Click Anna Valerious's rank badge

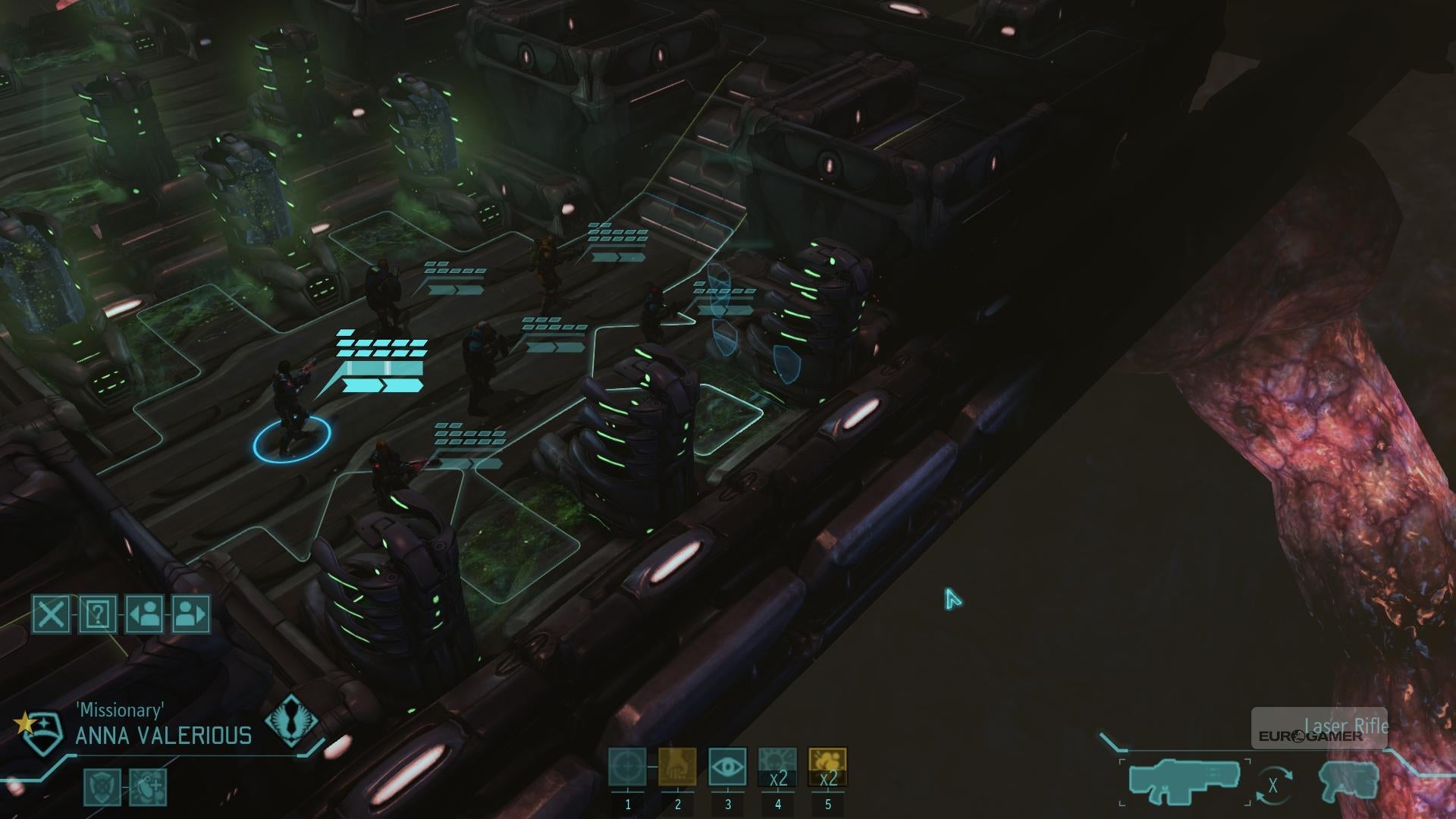point(39,731)
